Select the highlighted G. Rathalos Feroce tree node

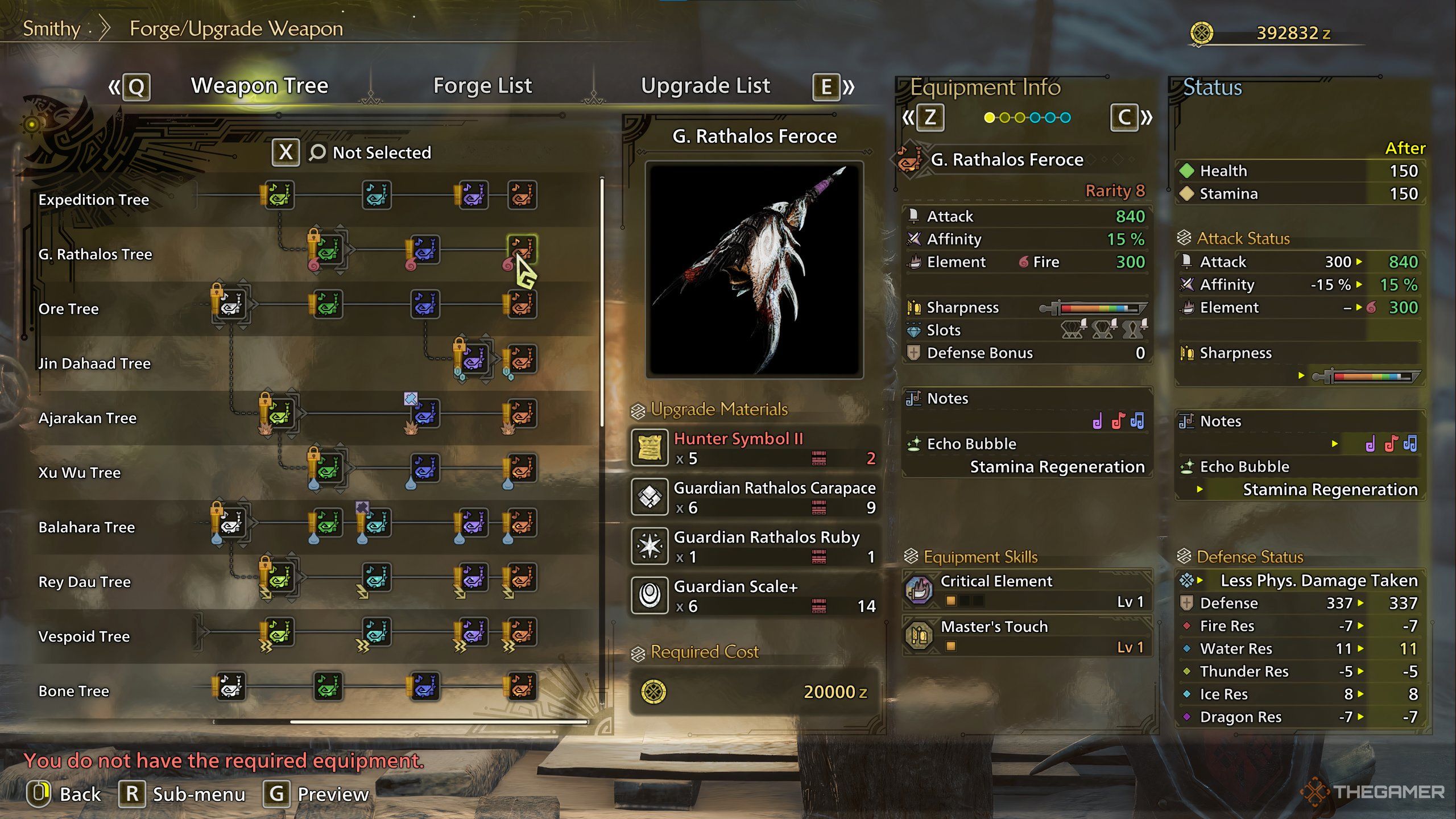522,249
